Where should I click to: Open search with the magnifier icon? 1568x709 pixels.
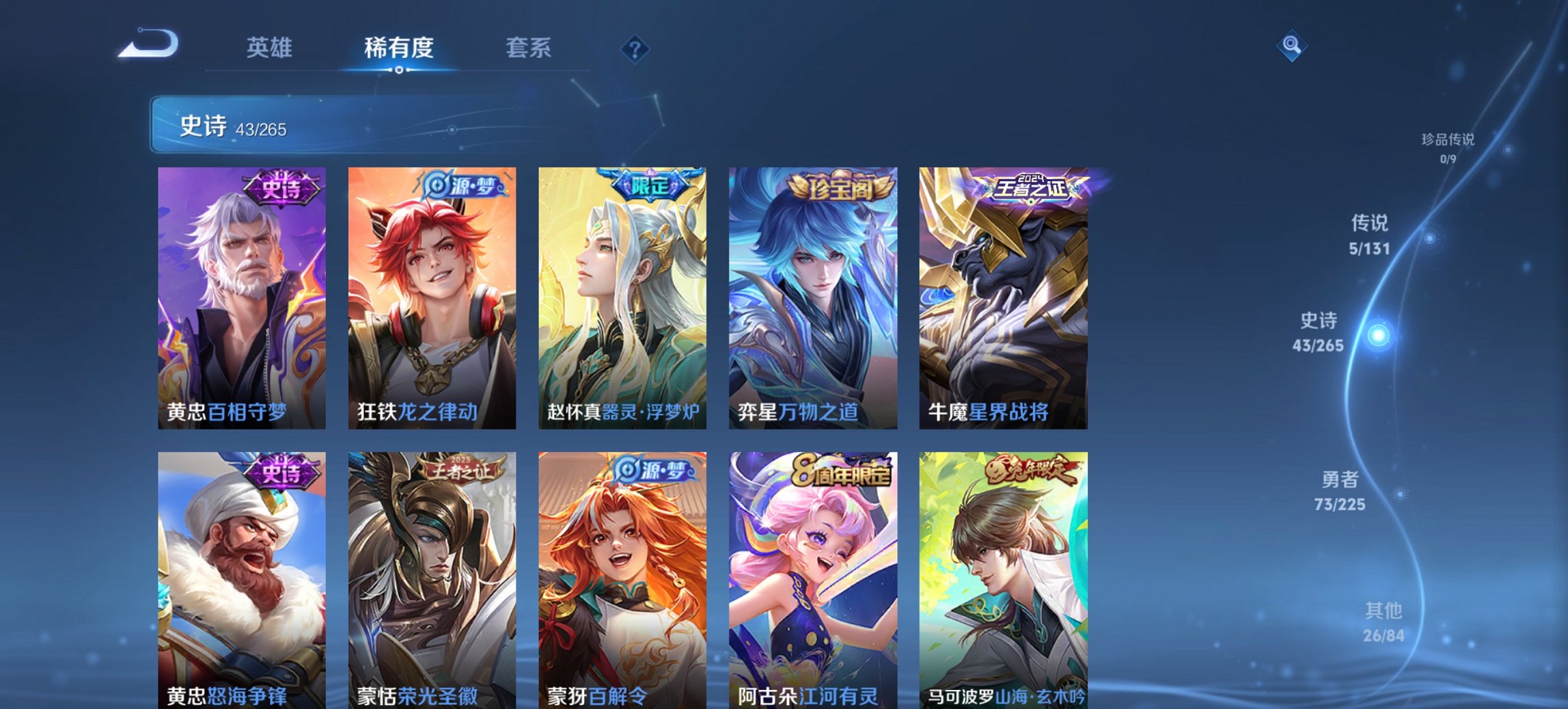[1290, 46]
